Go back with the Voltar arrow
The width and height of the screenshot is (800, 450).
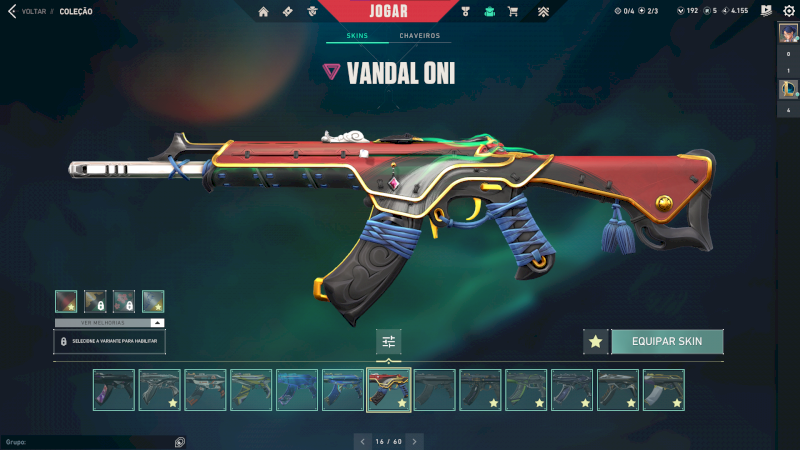click(12, 11)
